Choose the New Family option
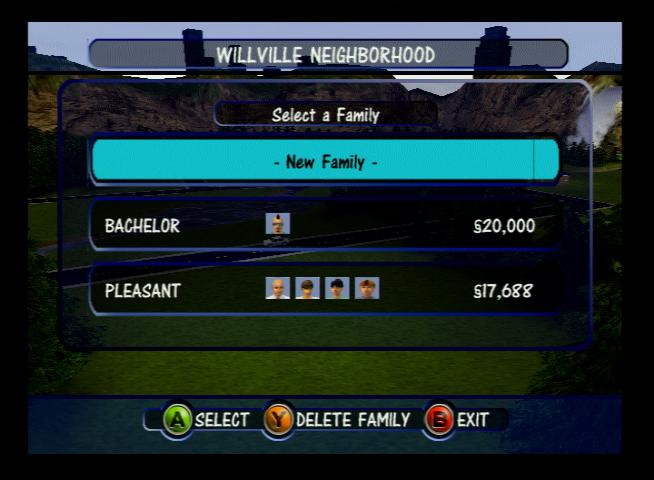The height and width of the screenshot is (480, 654). (325, 161)
